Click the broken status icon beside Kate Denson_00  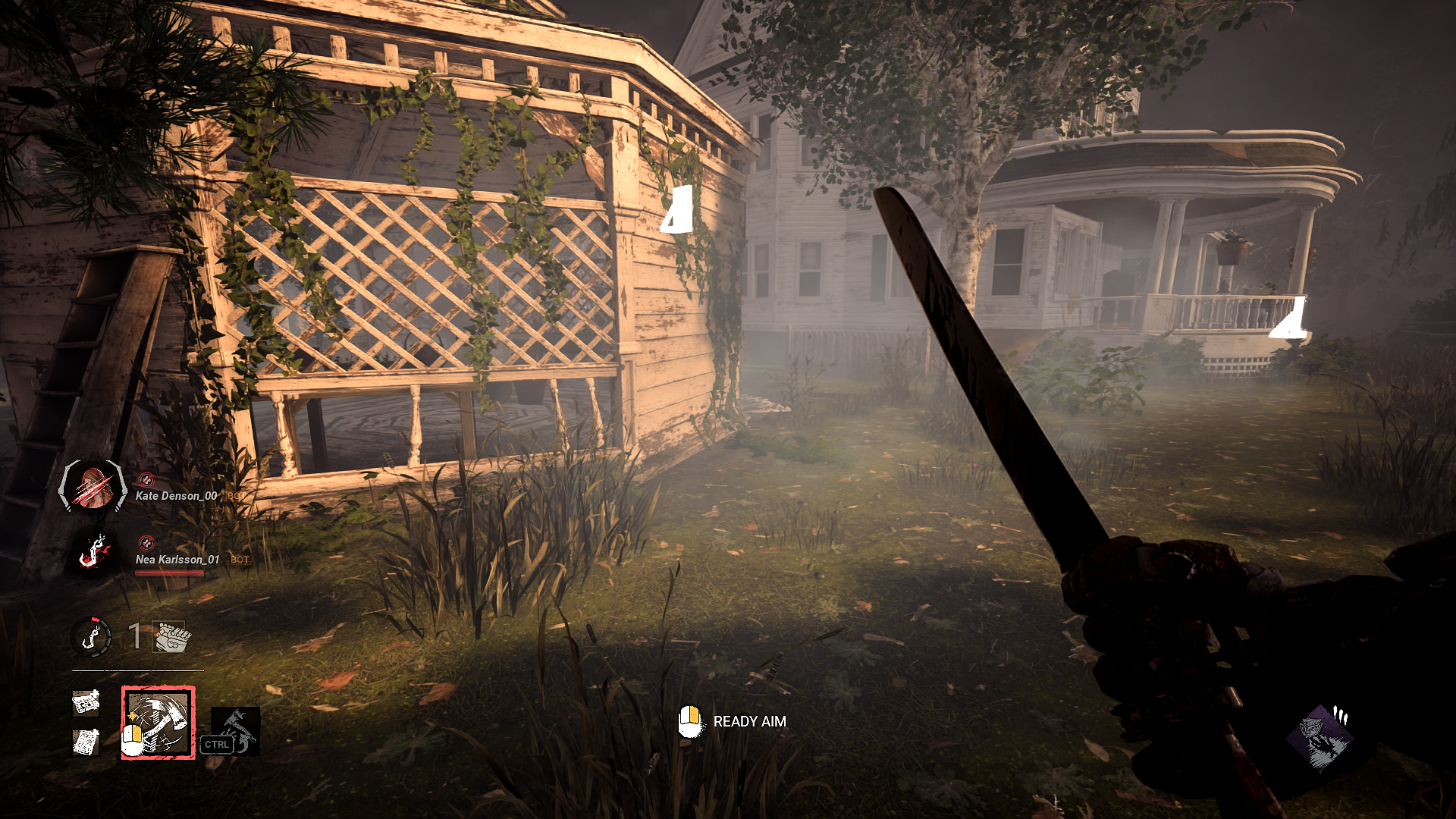pyautogui.click(x=147, y=481)
